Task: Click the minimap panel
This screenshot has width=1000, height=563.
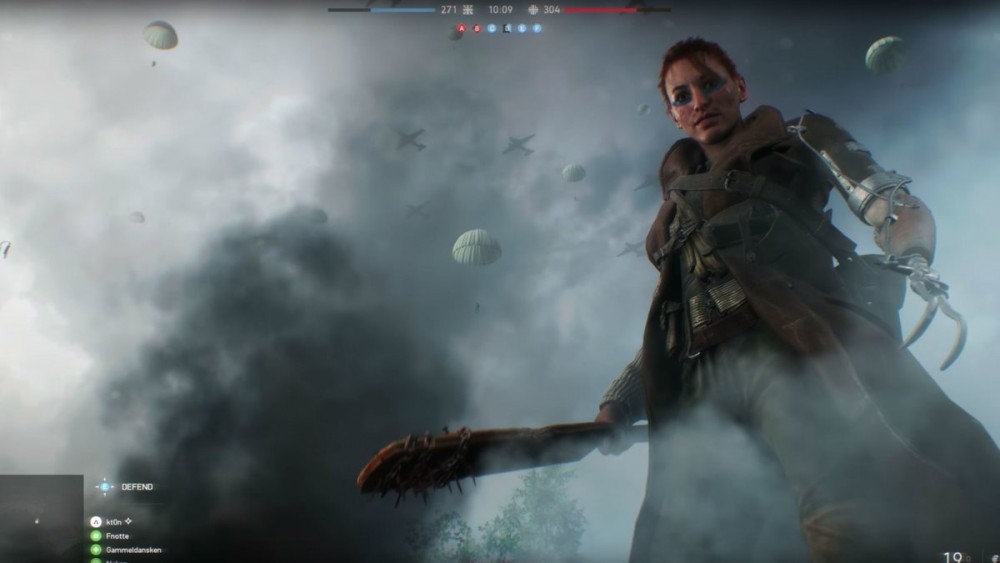Action: coord(41,518)
